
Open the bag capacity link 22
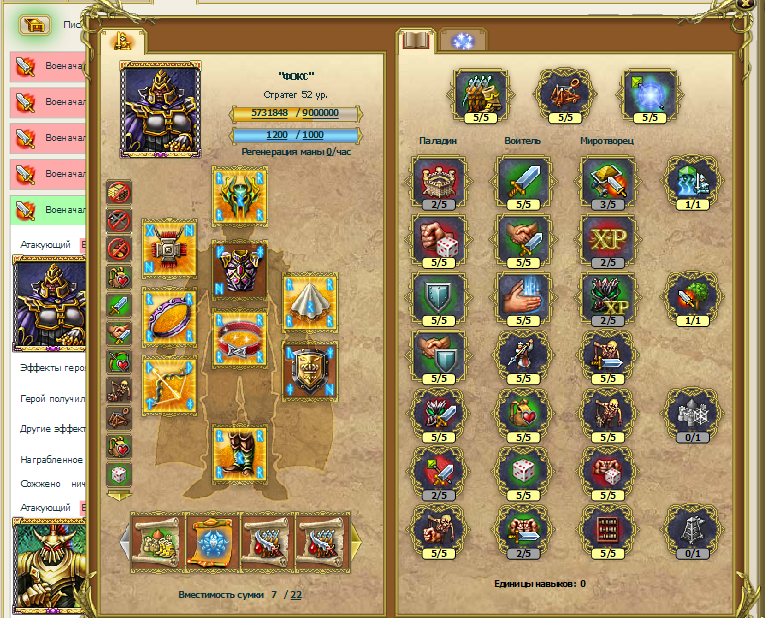296,595
